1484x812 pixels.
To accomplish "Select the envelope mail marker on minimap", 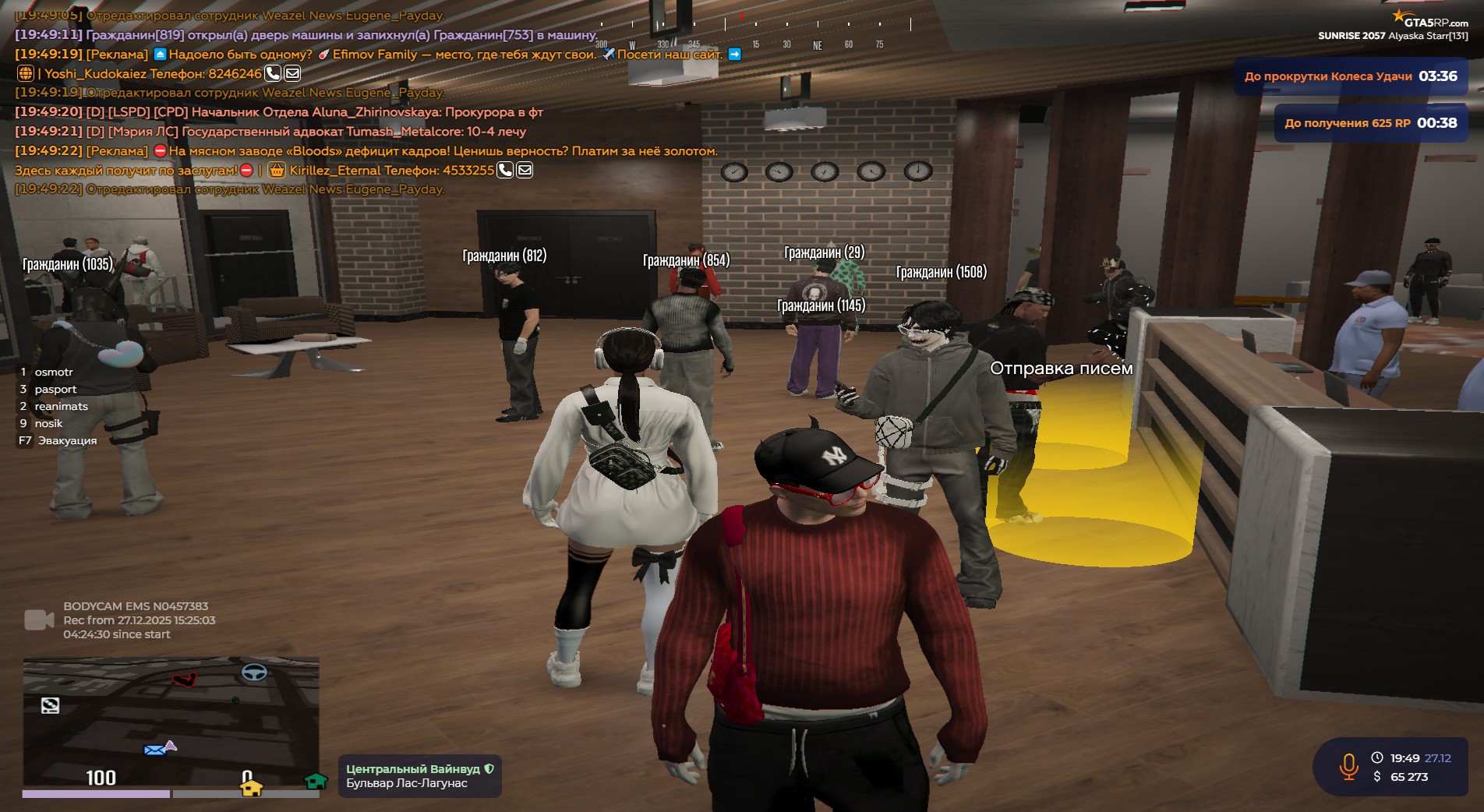I will pyautogui.click(x=155, y=750).
